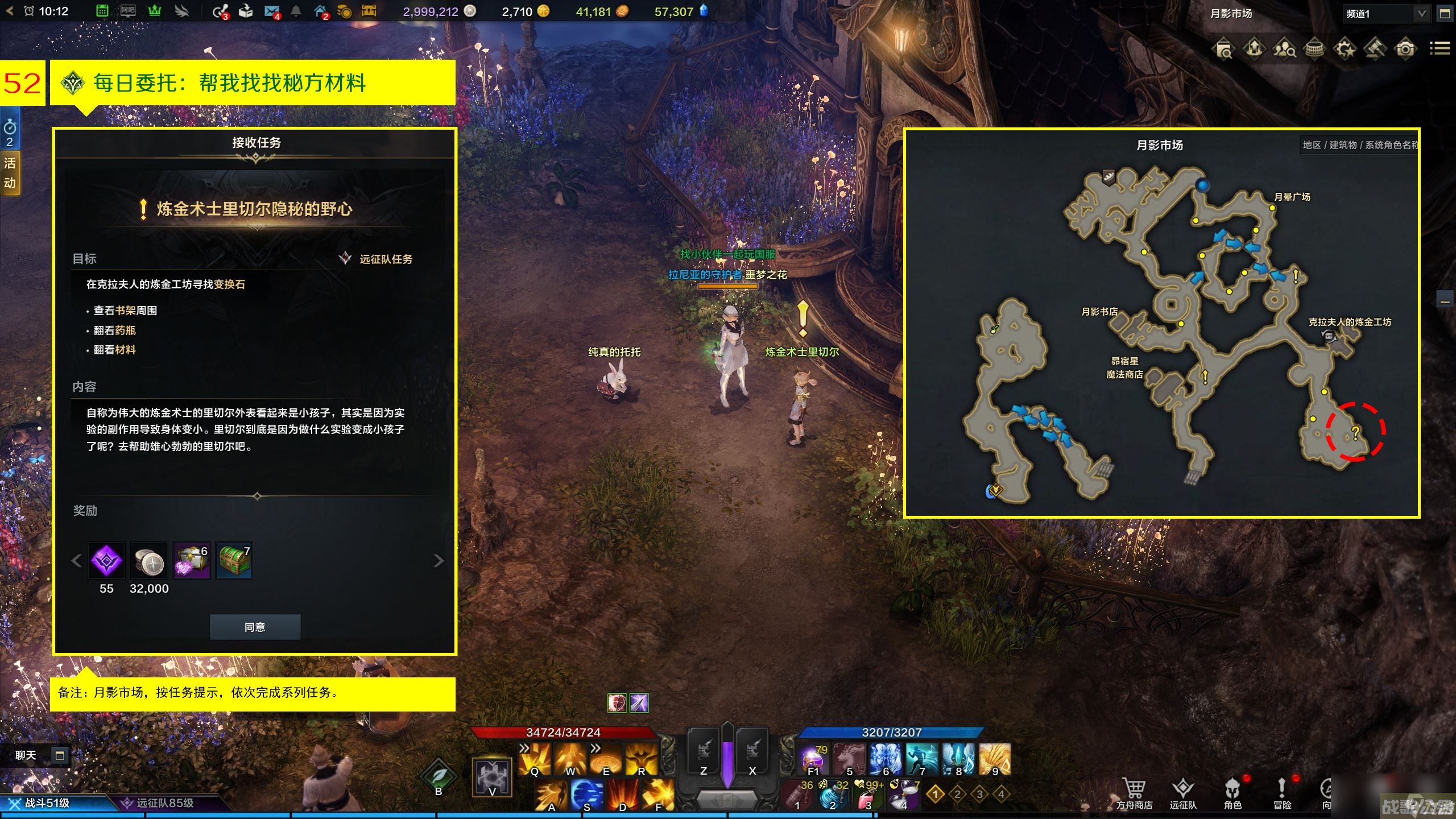Screen dimensions: 1456x819
Task: Open the 方舟商店 shop
Action: (x=1134, y=793)
